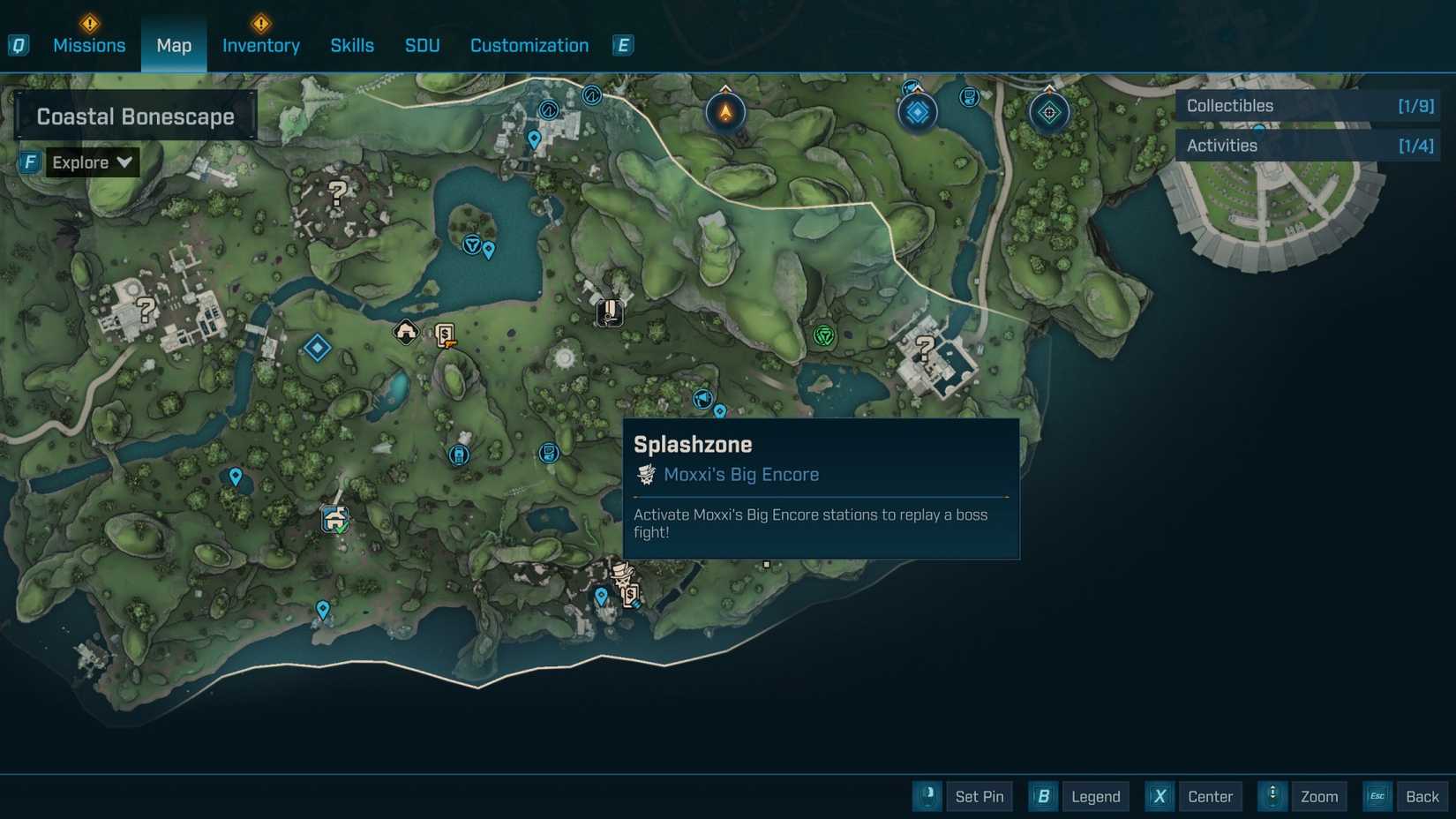The height and width of the screenshot is (819, 1456).
Task: Expand the Collectibles 1/9 tracker panel
Action: tap(1308, 105)
